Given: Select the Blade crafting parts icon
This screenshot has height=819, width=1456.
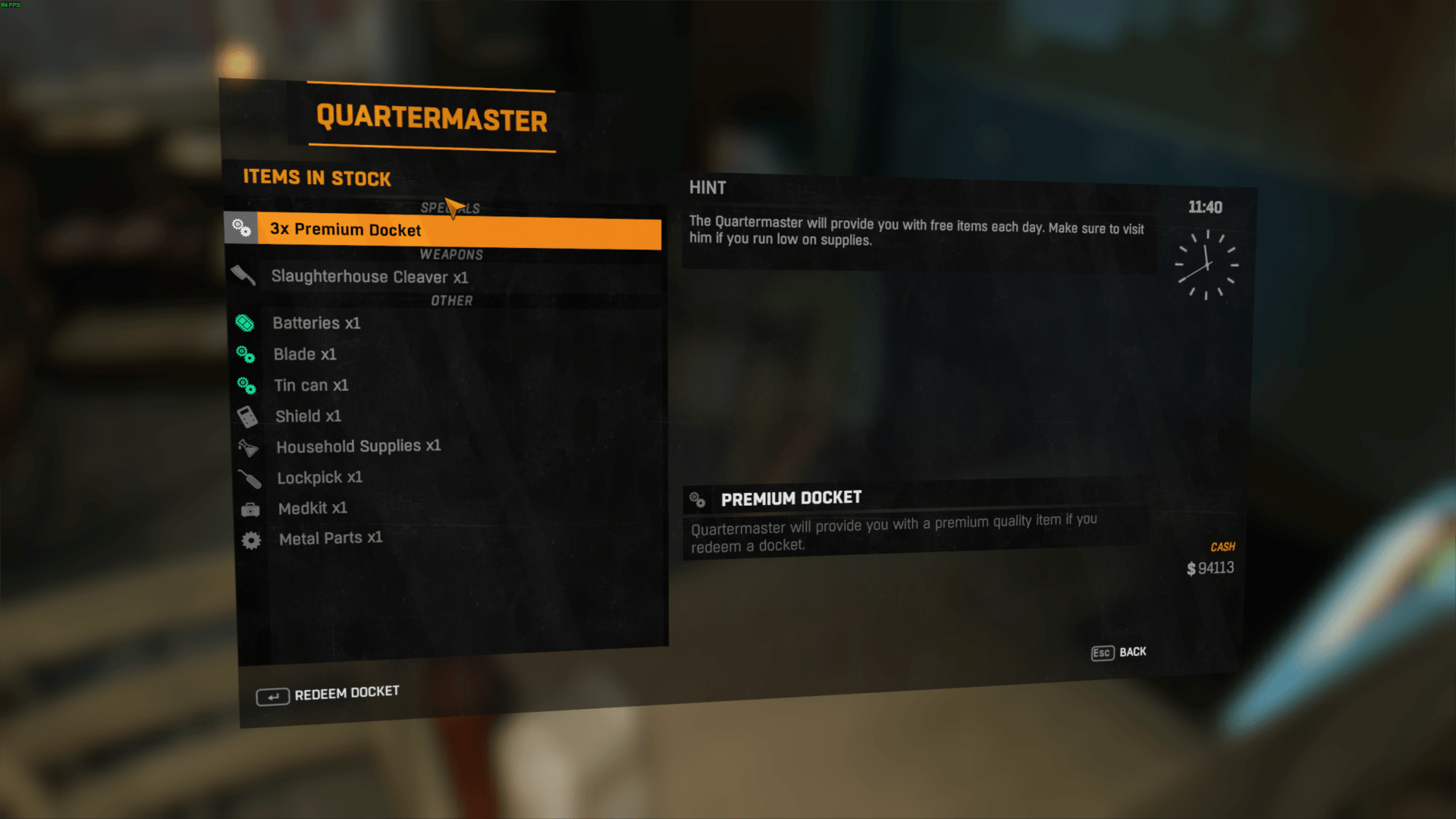Looking at the screenshot, I should 246,354.
